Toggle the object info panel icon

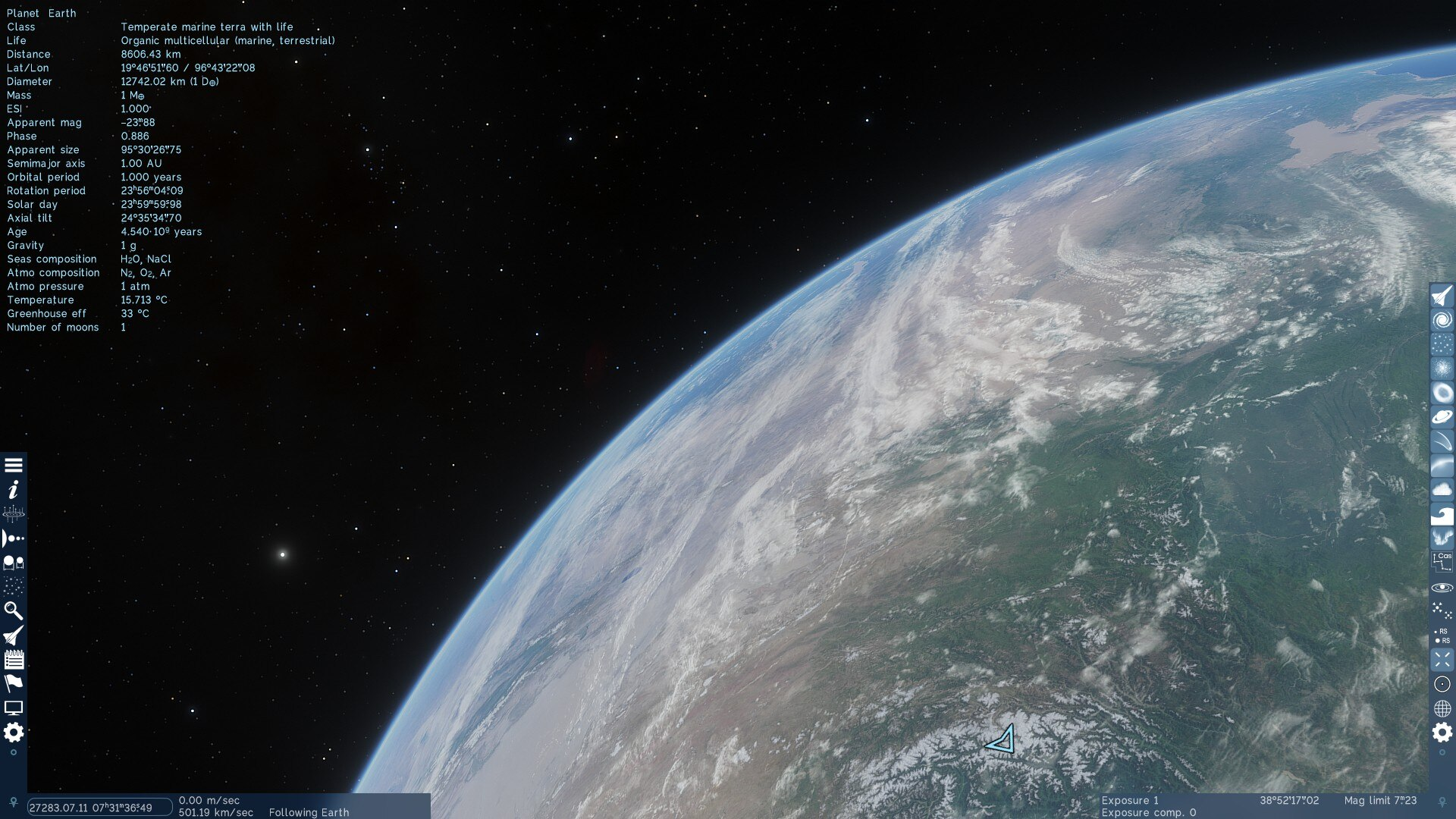tap(14, 490)
